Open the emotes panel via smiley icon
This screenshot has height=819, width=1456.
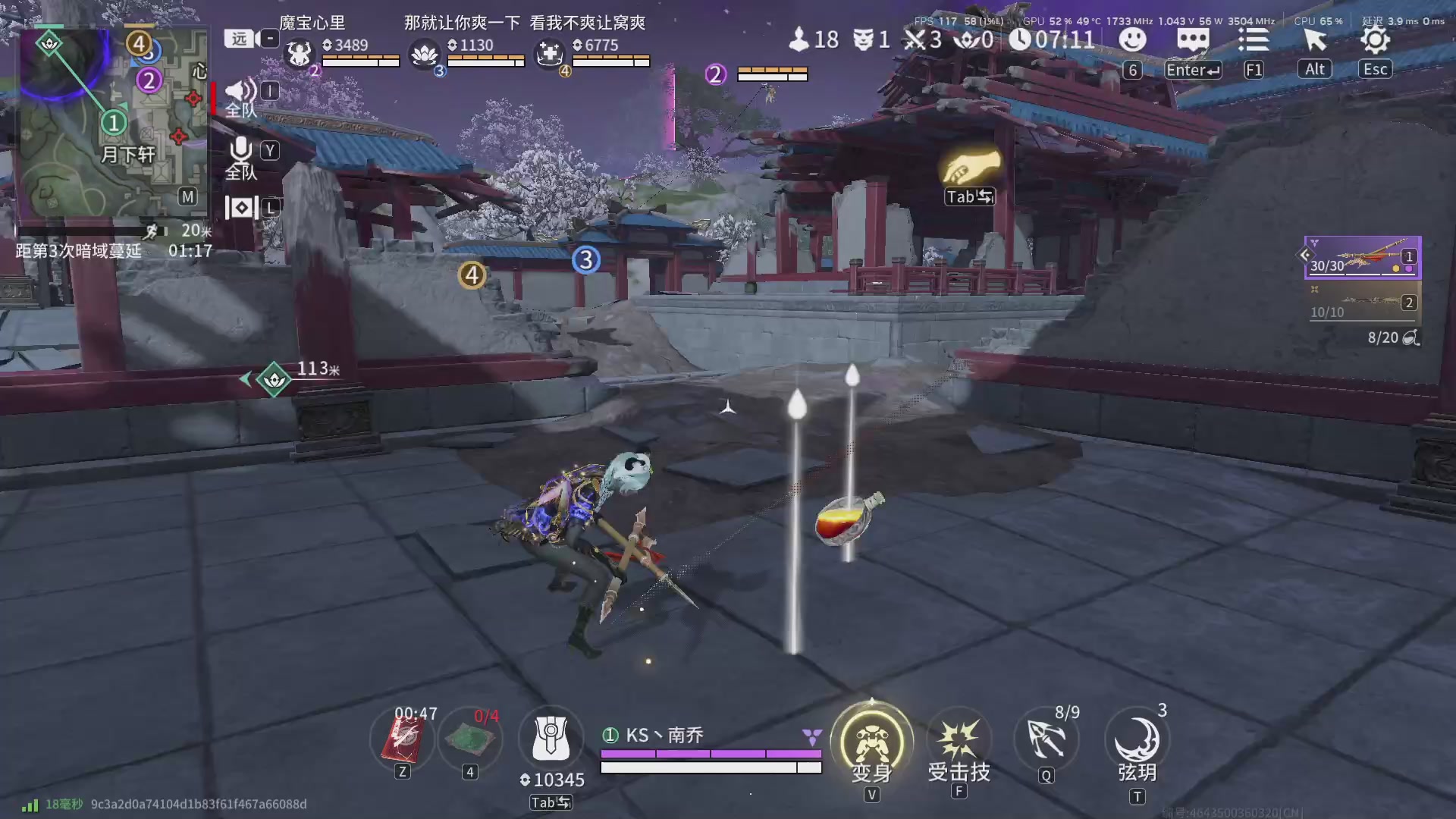click(x=1133, y=40)
